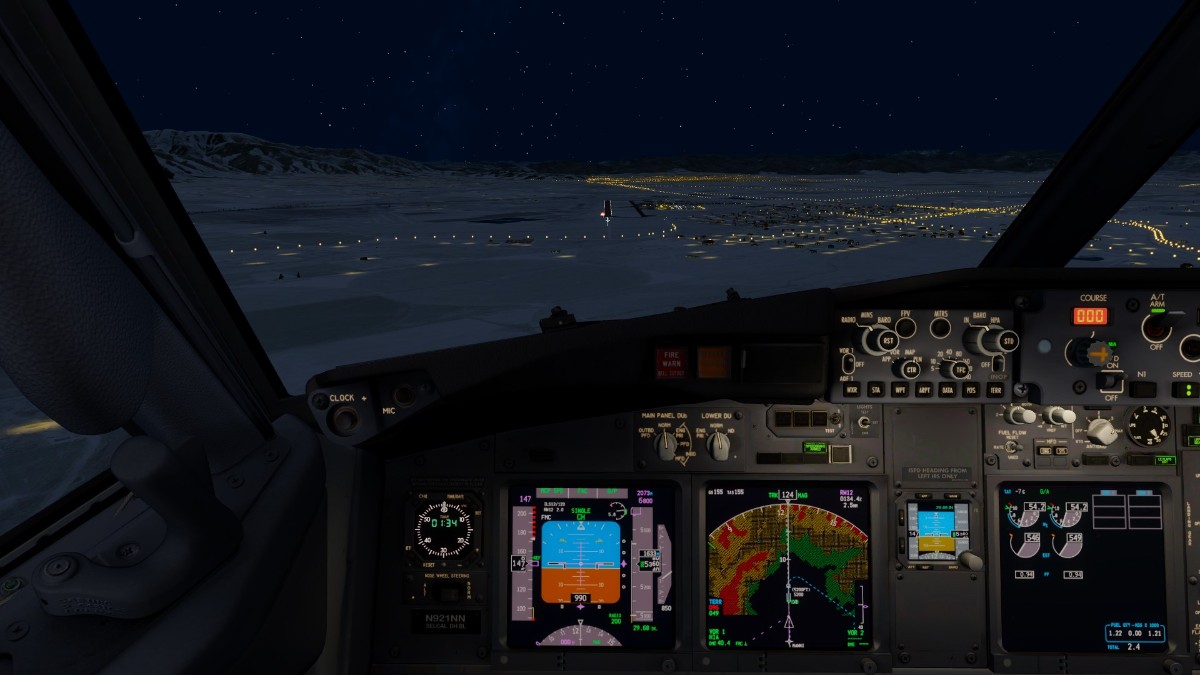Enable the WPT waypoint display button
Viewport: 1200px width, 675px height.
tap(900, 390)
